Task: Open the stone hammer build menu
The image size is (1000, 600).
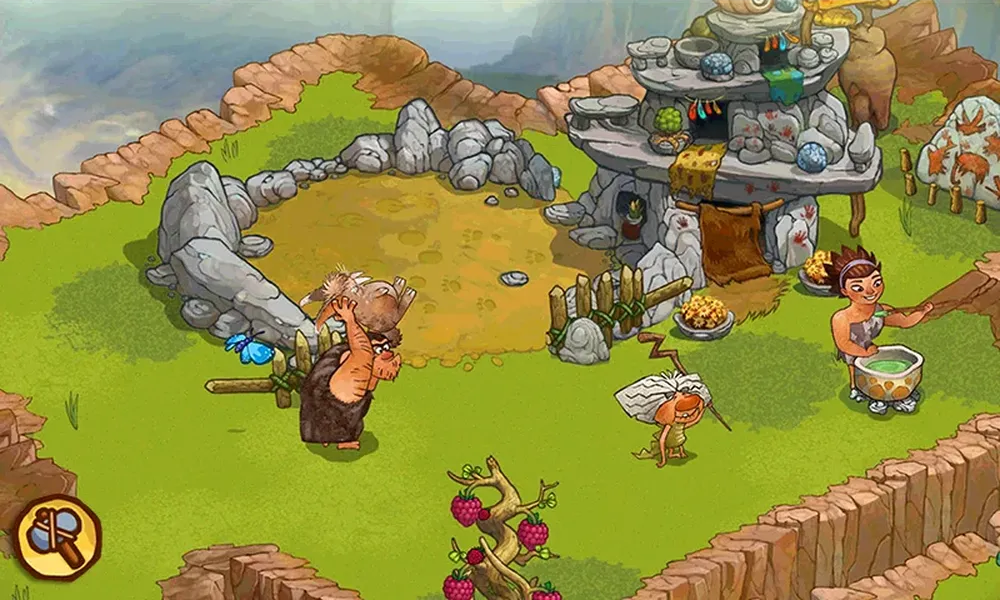Action: pyautogui.click(x=57, y=538)
